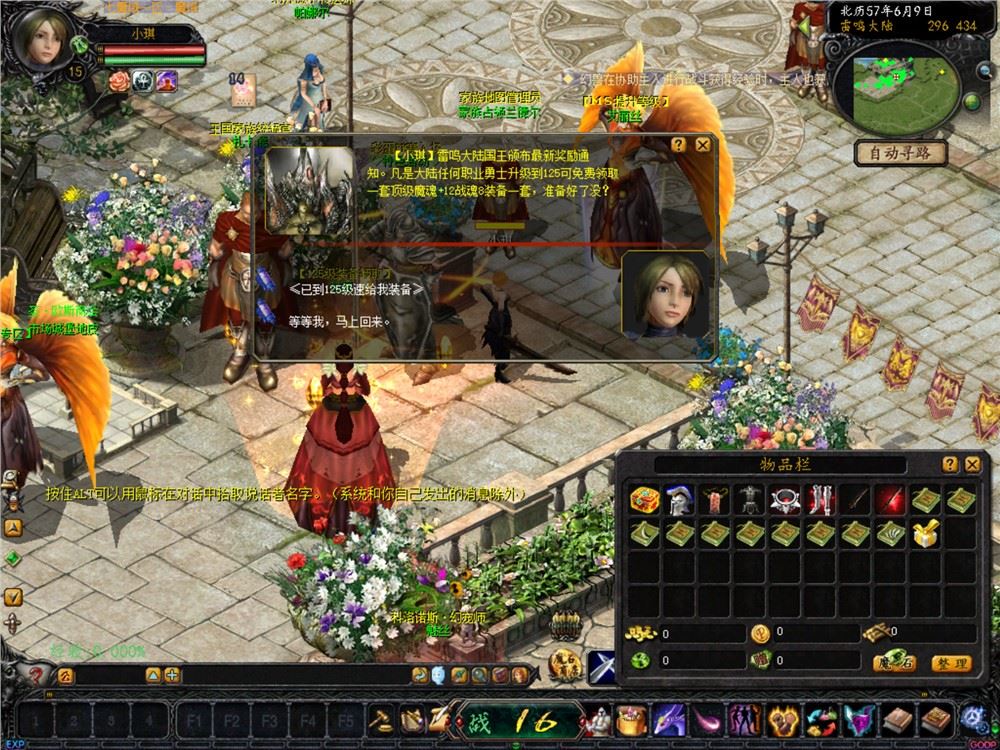Open the gear settings icon at bottom right
This screenshot has height=750, width=1000.
973,717
